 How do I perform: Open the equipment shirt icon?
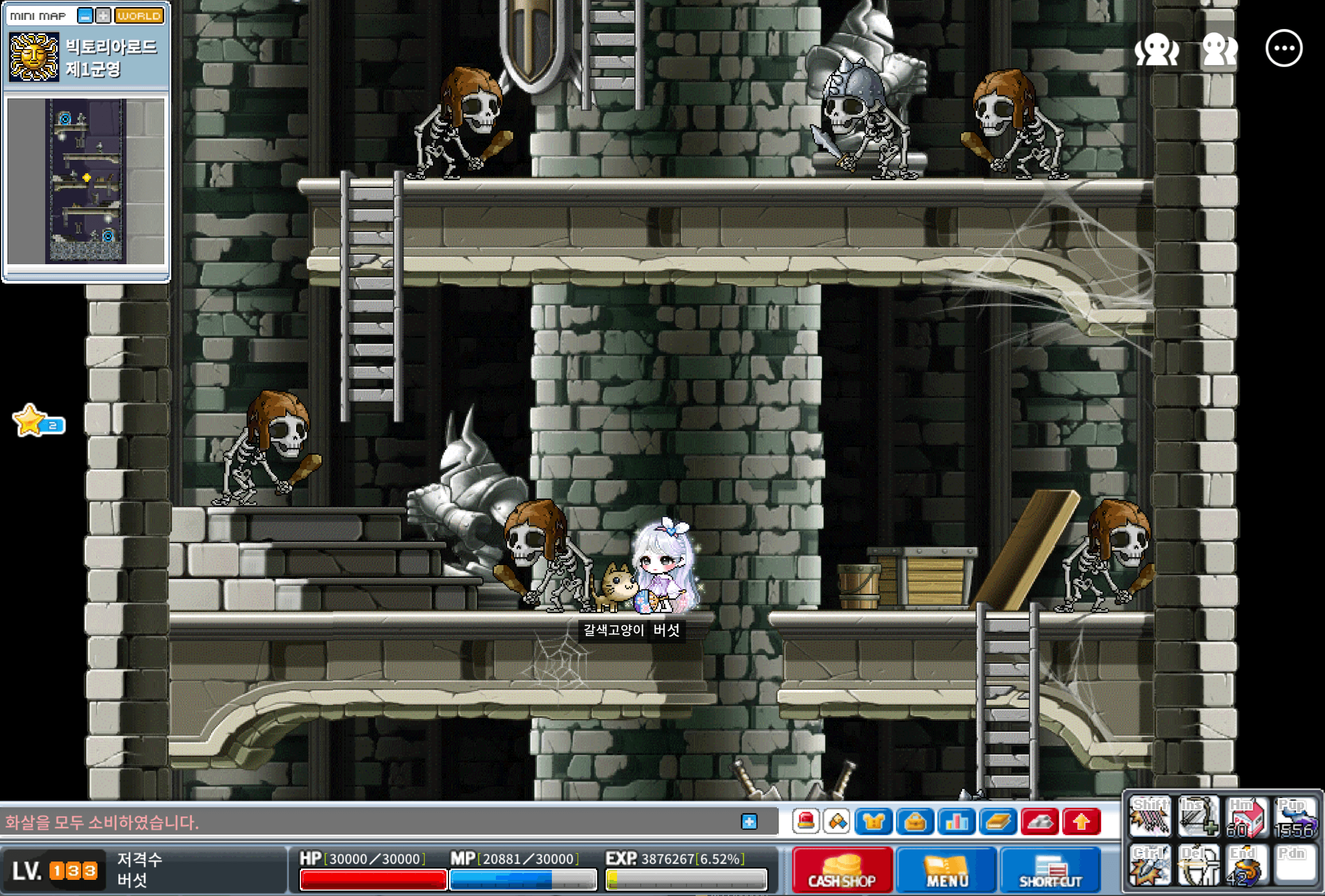[873, 821]
